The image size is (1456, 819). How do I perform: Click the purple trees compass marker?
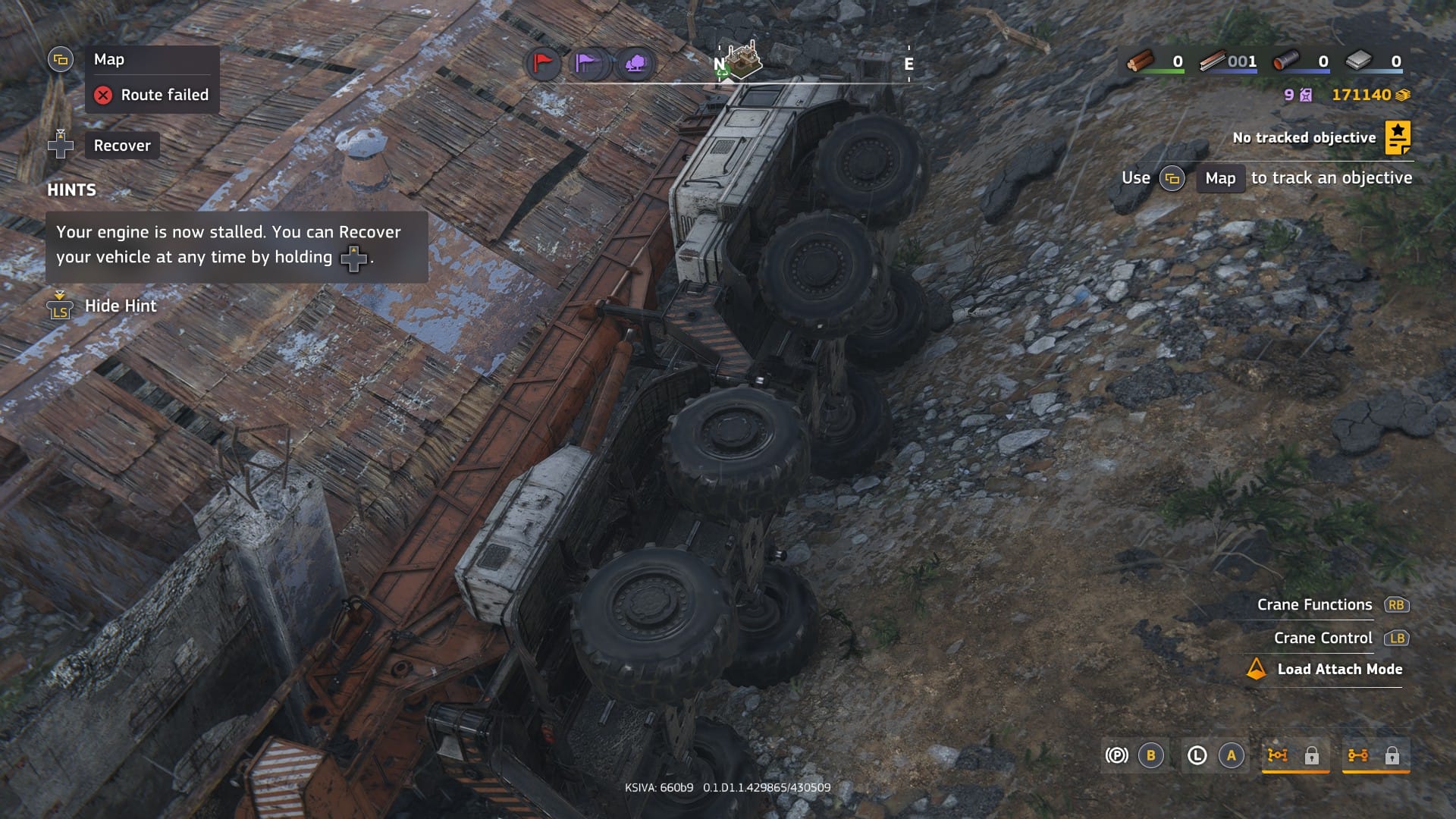point(635,64)
